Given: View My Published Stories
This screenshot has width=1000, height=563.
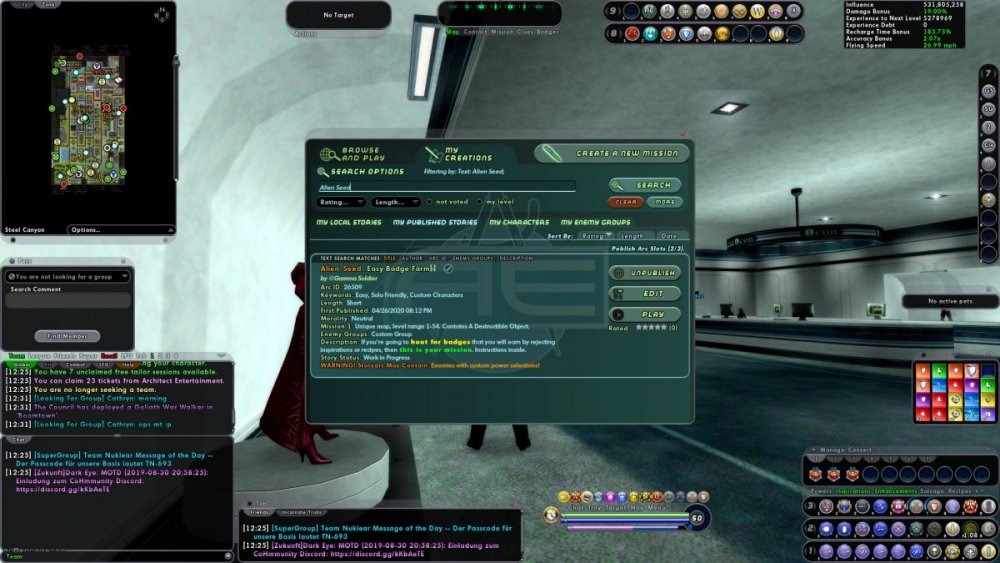Looking at the screenshot, I should coord(435,222).
